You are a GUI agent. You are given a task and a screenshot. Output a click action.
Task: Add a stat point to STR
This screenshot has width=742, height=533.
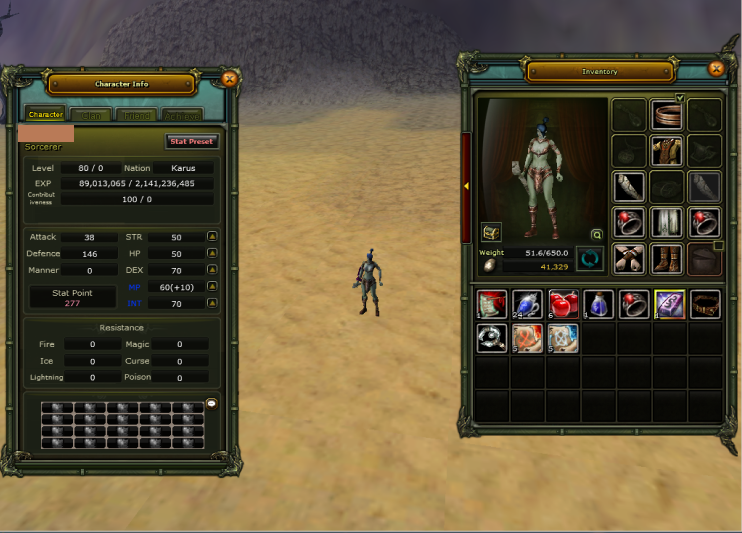click(212, 237)
